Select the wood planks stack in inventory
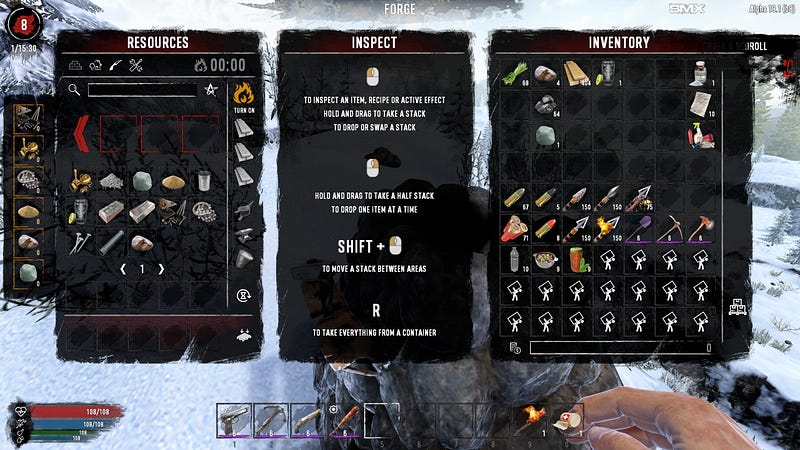The width and height of the screenshot is (800, 450). click(x=575, y=74)
